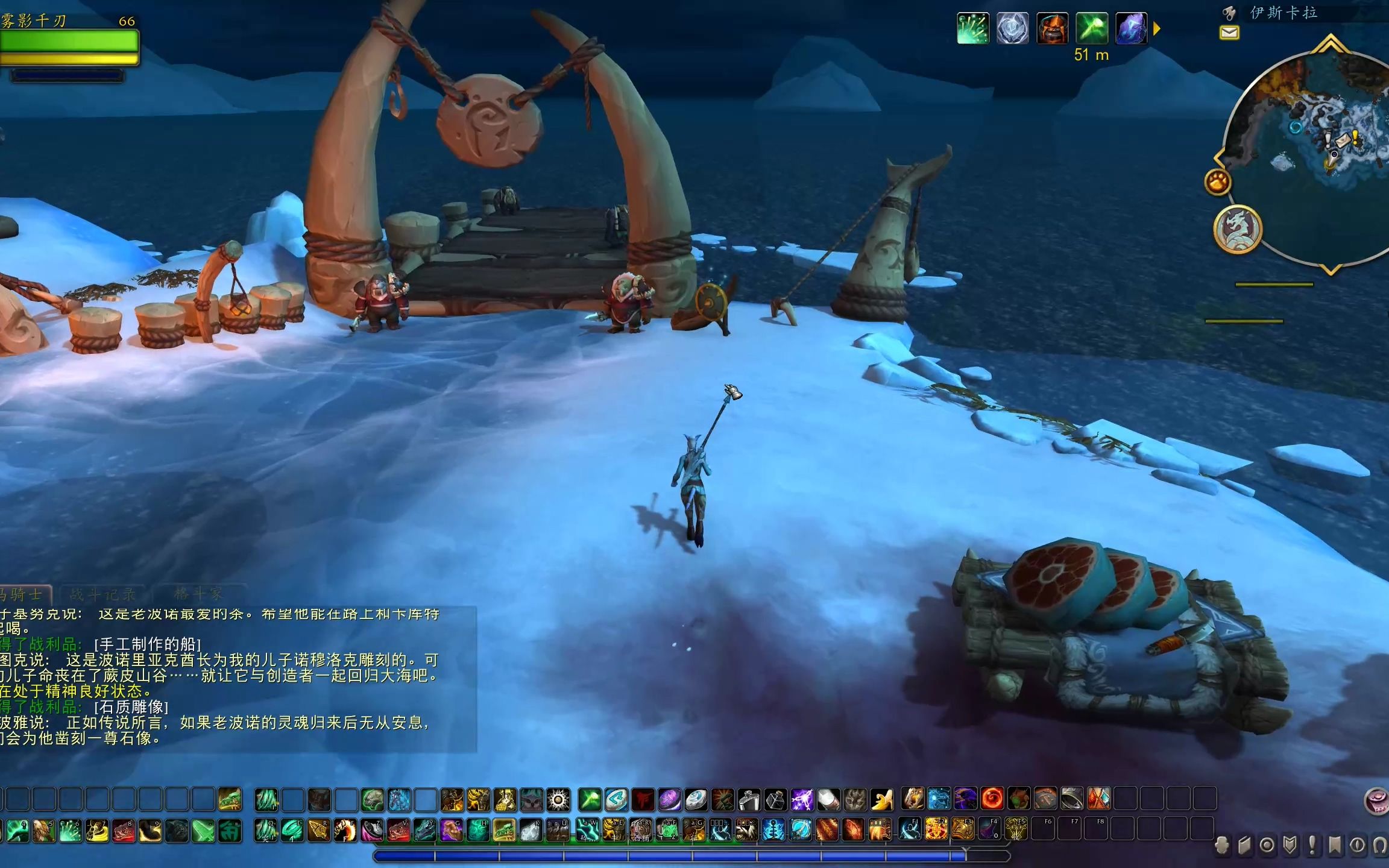Open the shield icon in the micro menu
This screenshot has width=1389, height=868.
click(1290, 846)
